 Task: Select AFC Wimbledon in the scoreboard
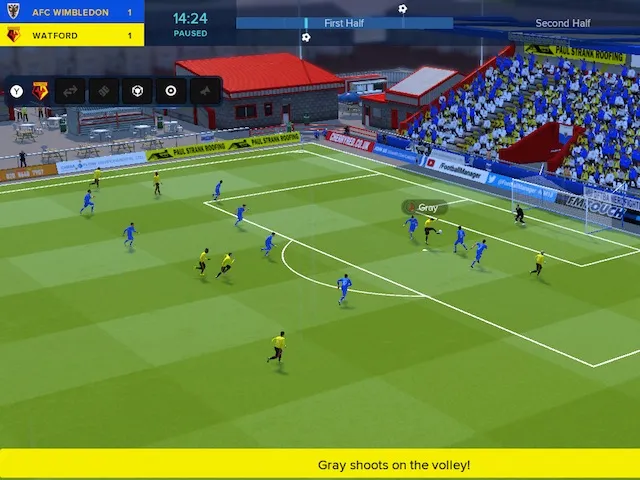click(x=72, y=12)
